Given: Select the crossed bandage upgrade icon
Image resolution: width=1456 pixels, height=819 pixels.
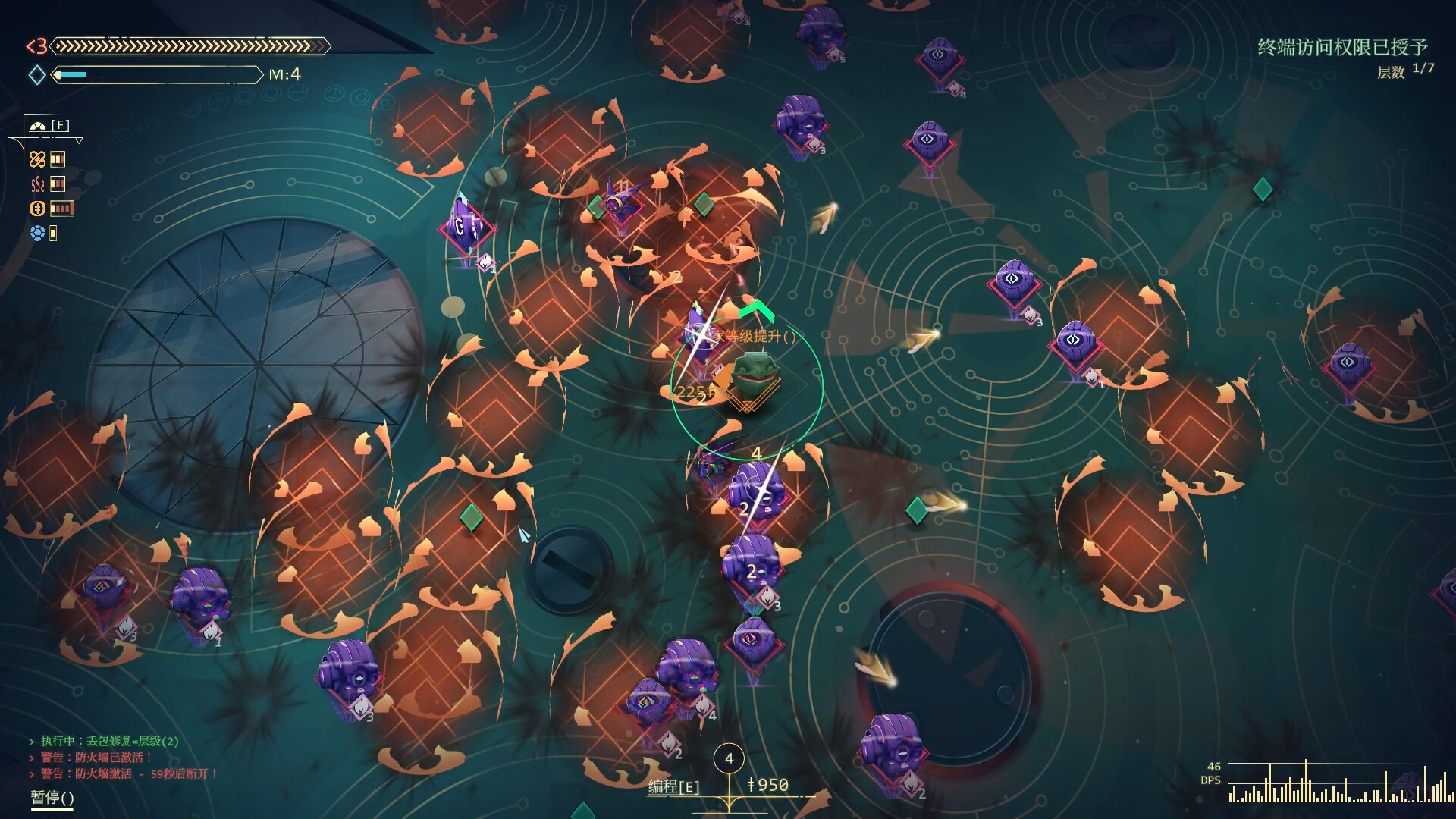Looking at the screenshot, I should (37, 158).
